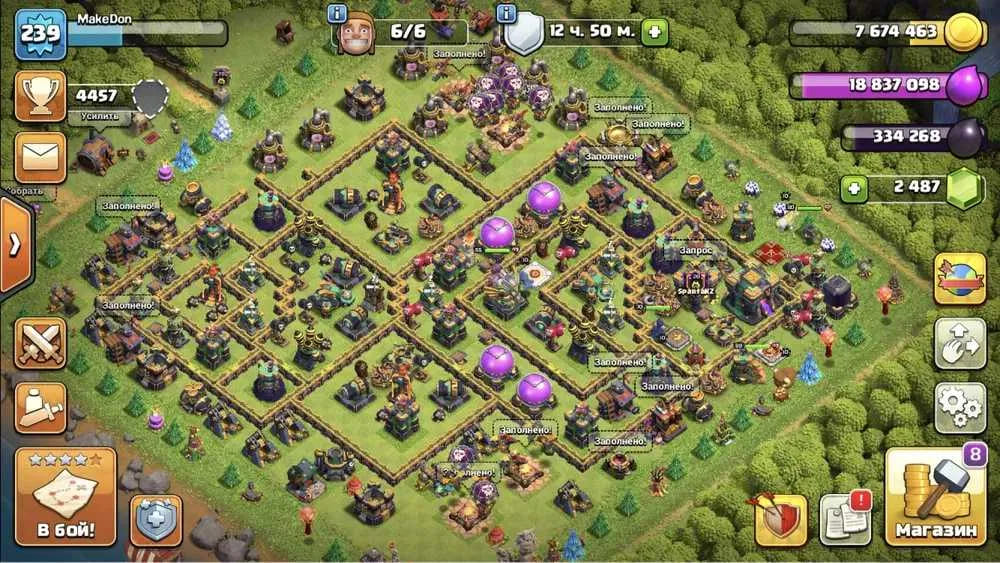
Task: Open the level 239 player profile
Action: tap(40, 33)
